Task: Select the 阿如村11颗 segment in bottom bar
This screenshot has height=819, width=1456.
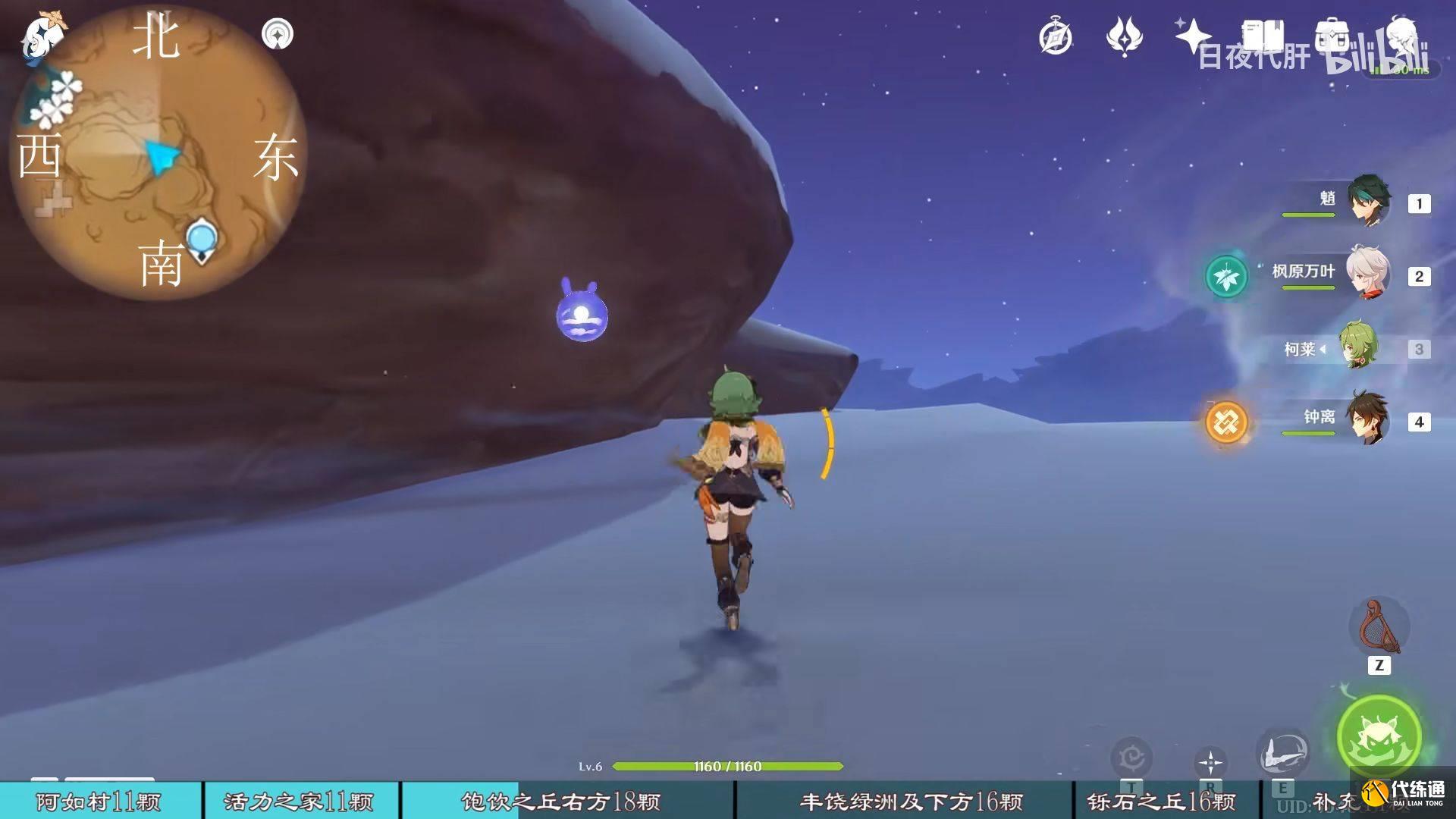Action: point(100,801)
